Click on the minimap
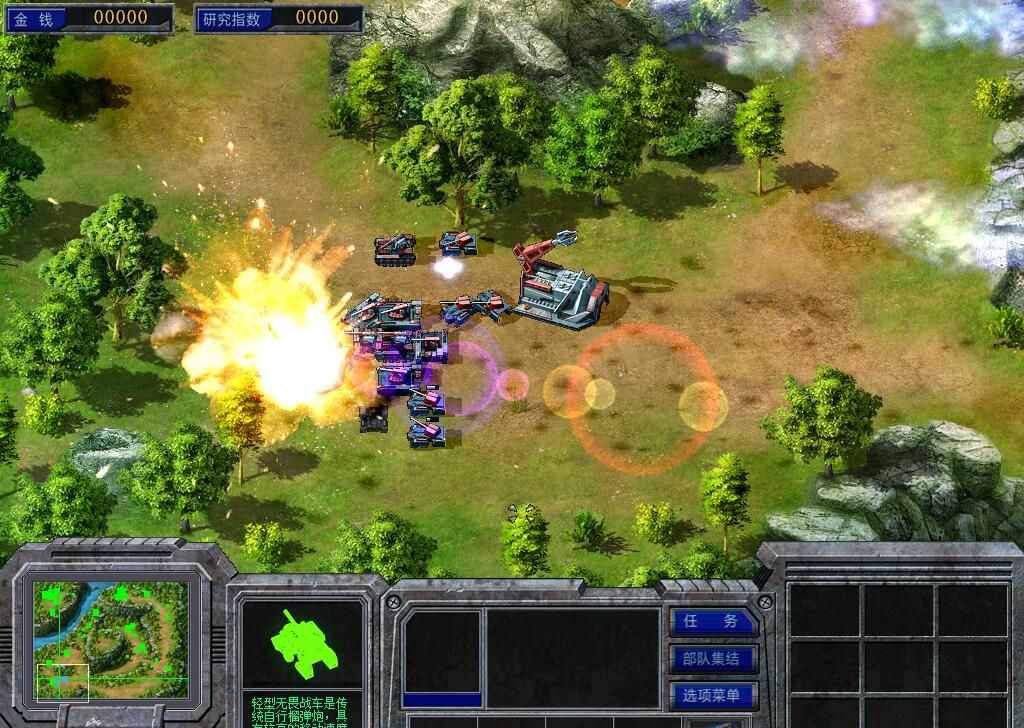 click(x=110, y=640)
